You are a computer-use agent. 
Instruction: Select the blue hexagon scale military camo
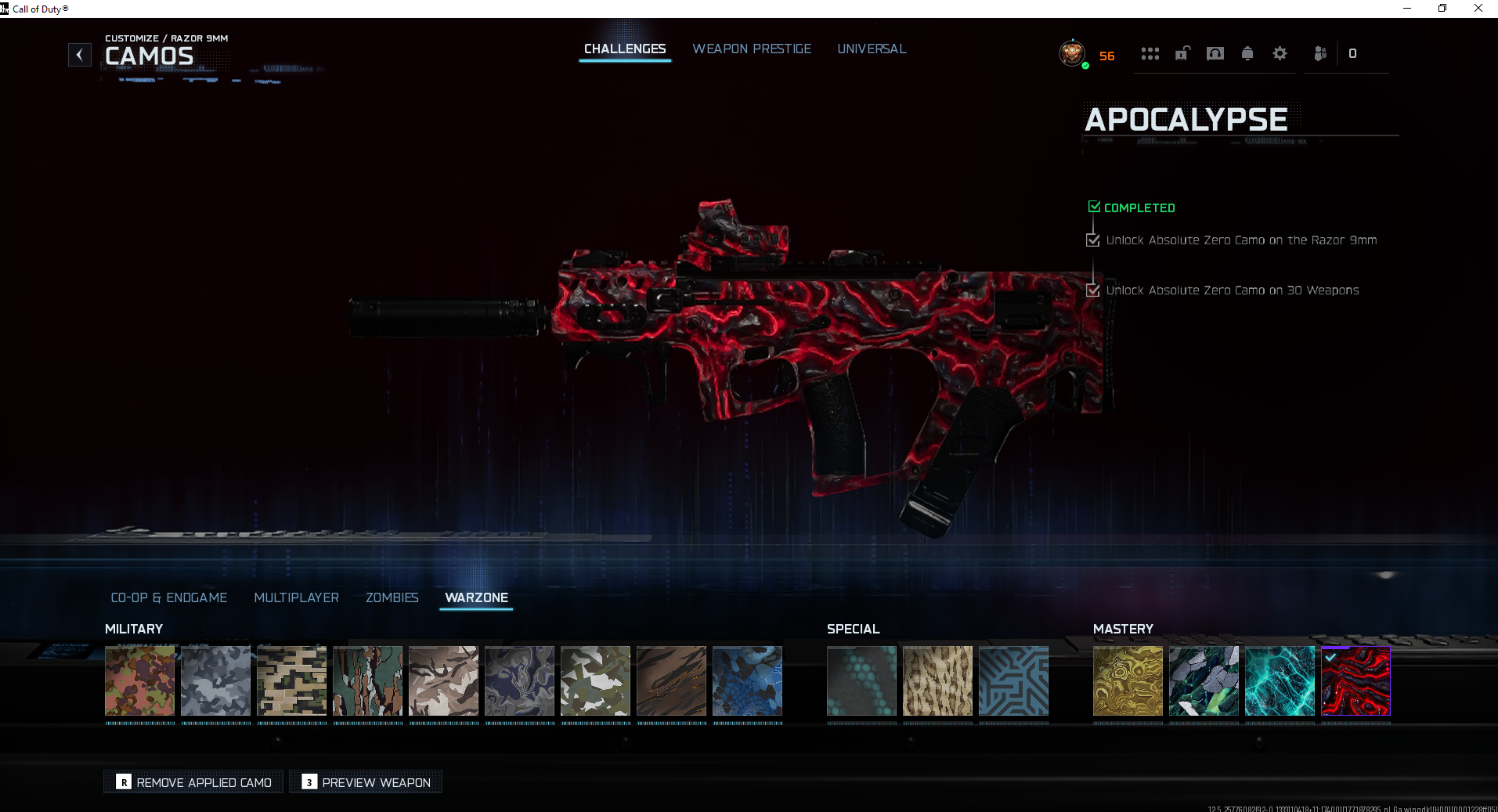click(747, 680)
